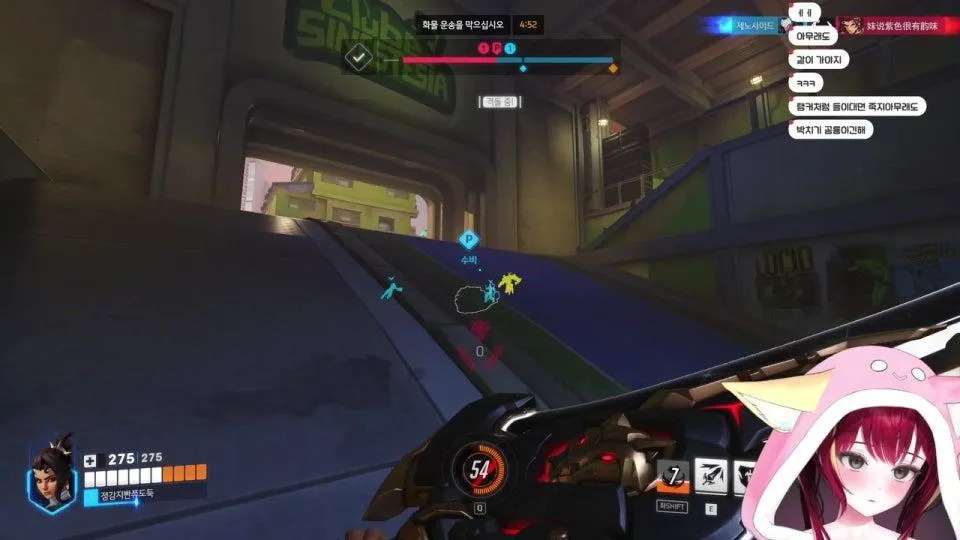Use the ability icon above the E key
This screenshot has height=540, width=960.
click(x=710, y=476)
